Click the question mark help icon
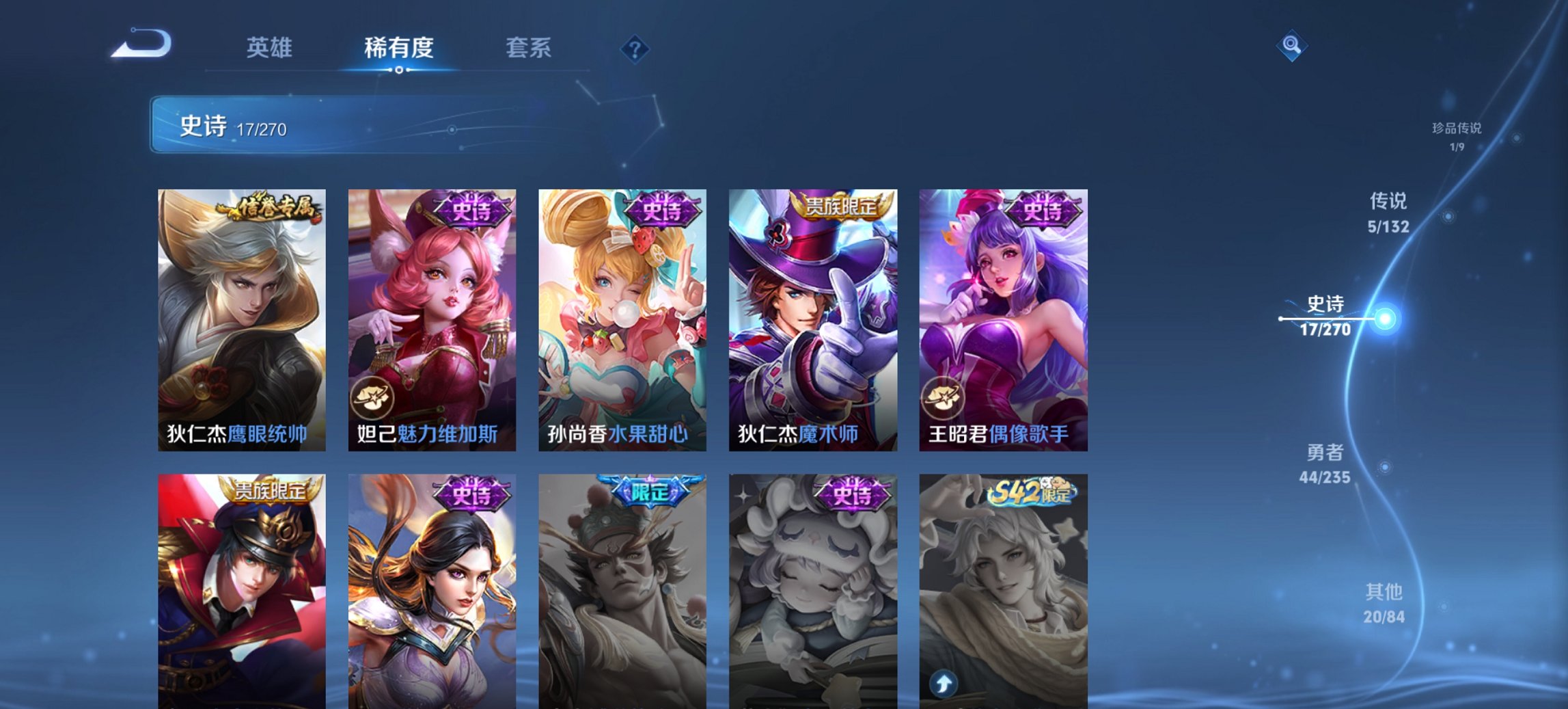The image size is (1568, 709). (635, 50)
